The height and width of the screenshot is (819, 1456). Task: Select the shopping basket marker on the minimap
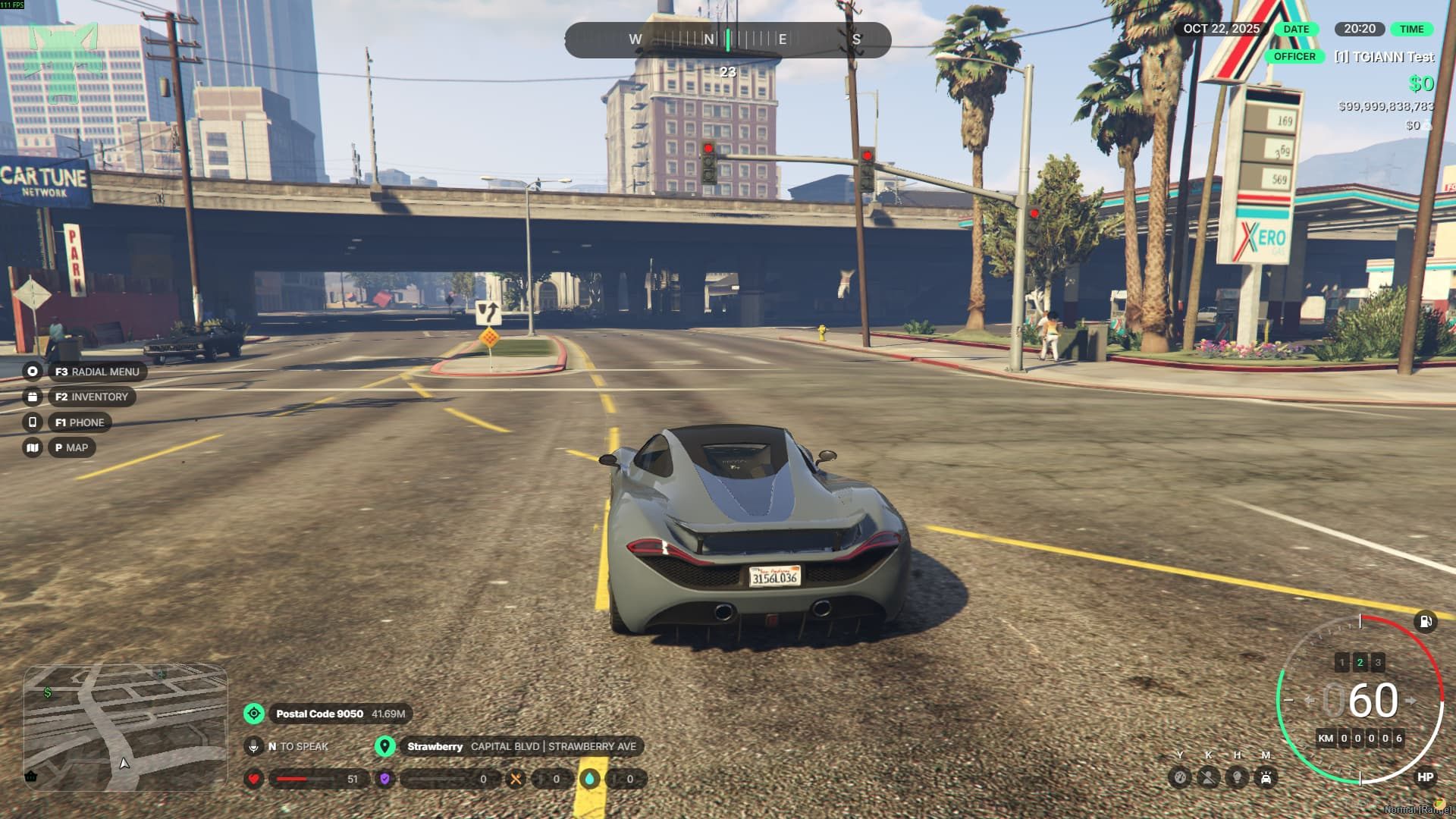pos(31,776)
